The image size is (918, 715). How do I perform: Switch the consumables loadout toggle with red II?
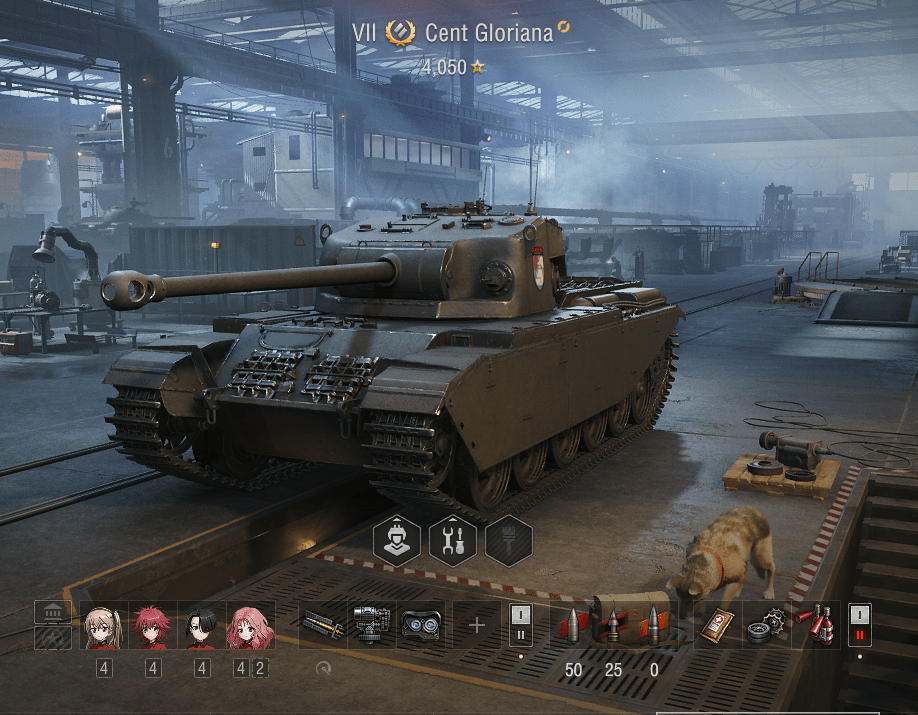pyautogui.click(x=860, y=624)
